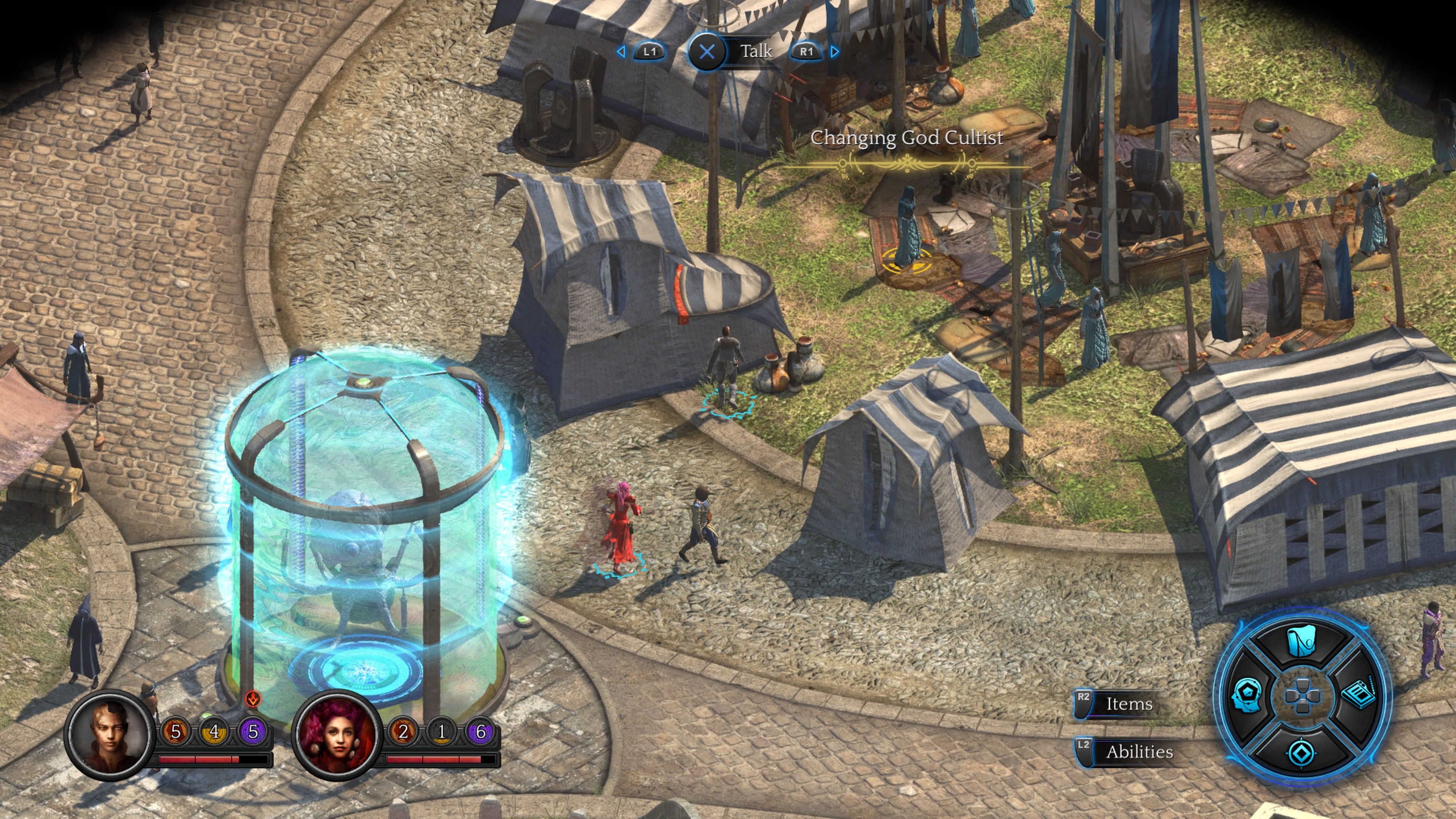Open the inventory pouch on the radial menu
The width and height of the screenshot is (1456, 819).
(x=1301, y=643)
